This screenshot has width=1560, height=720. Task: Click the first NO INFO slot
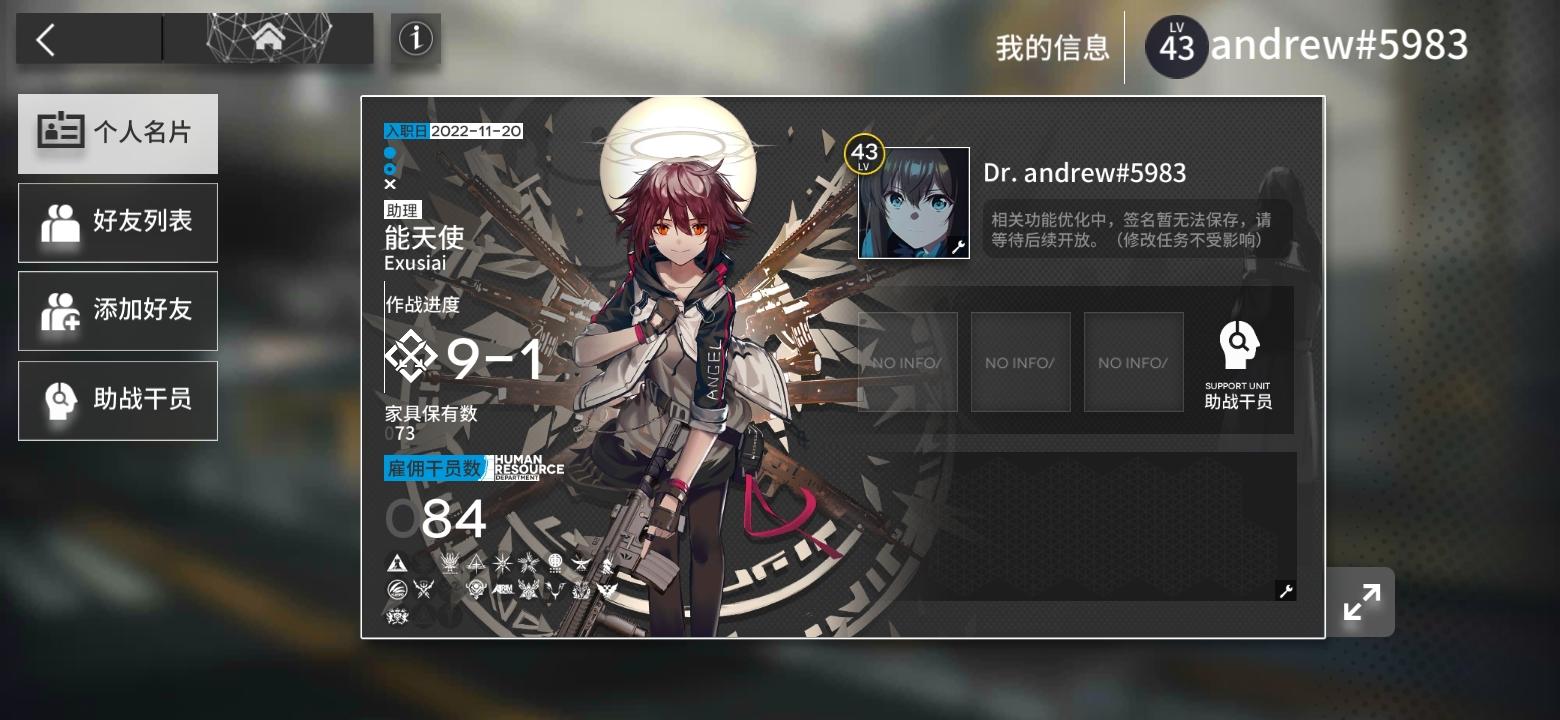click(908, 362)
